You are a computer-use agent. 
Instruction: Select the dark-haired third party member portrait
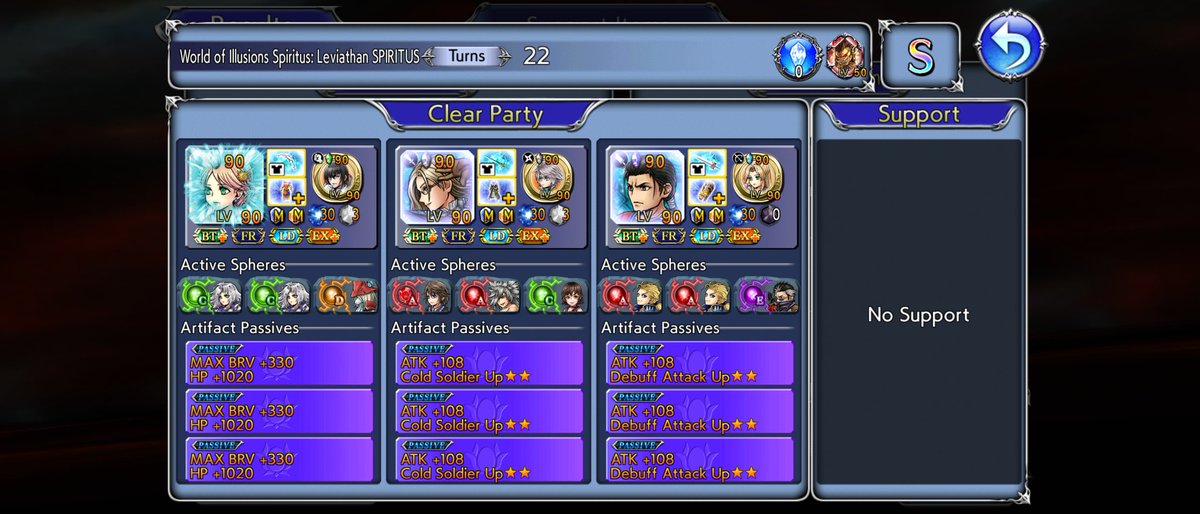(x=646, y=184)
